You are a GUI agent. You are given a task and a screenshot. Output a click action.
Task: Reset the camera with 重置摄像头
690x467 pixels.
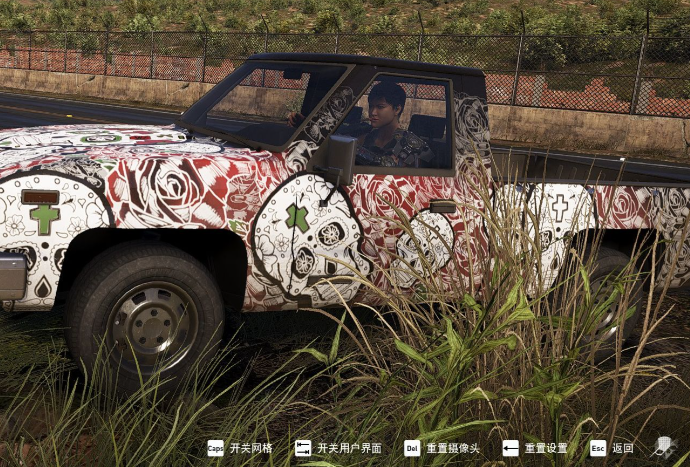[442, 448]
